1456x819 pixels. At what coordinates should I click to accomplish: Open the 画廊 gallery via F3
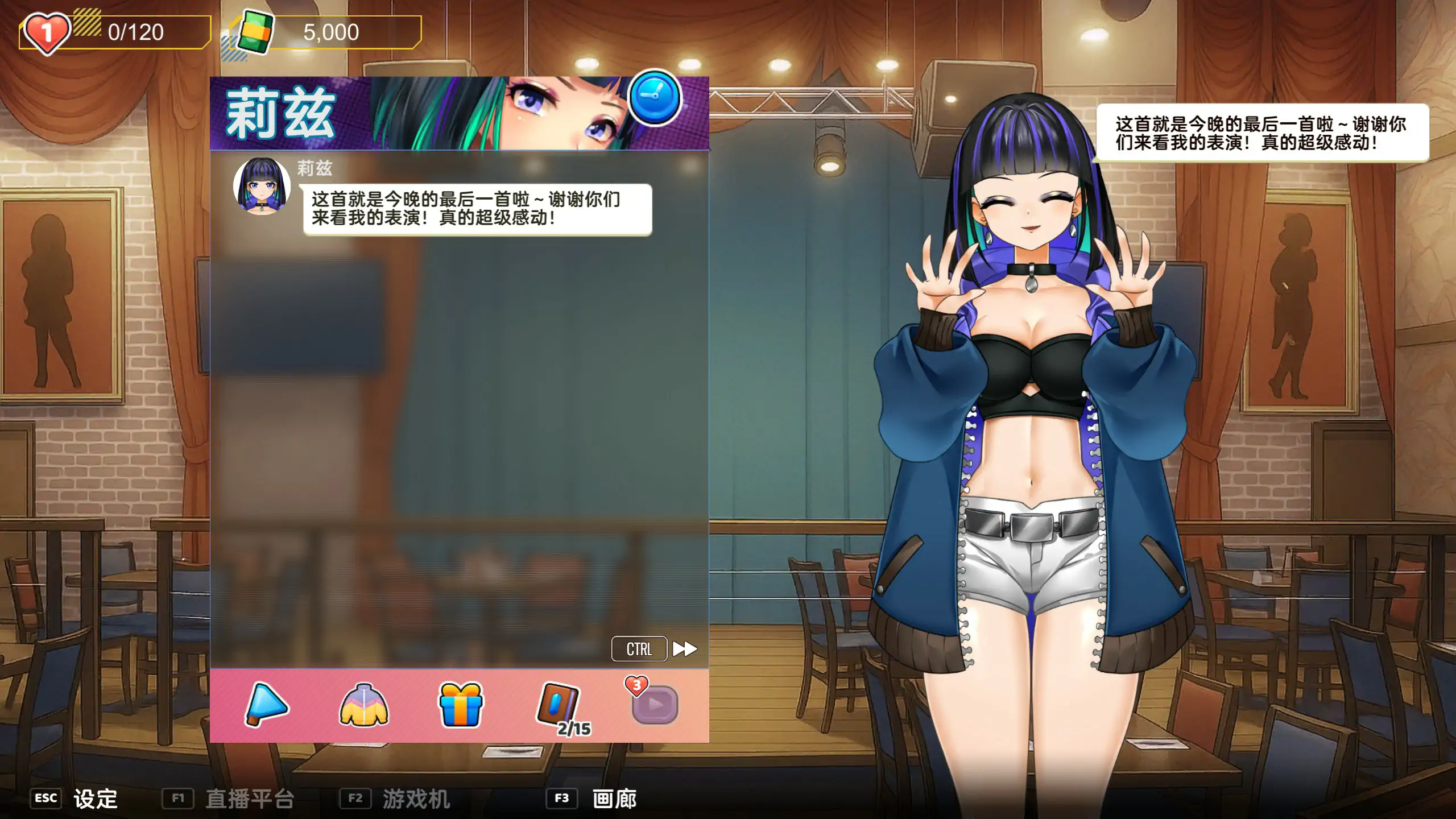[614, 799]
